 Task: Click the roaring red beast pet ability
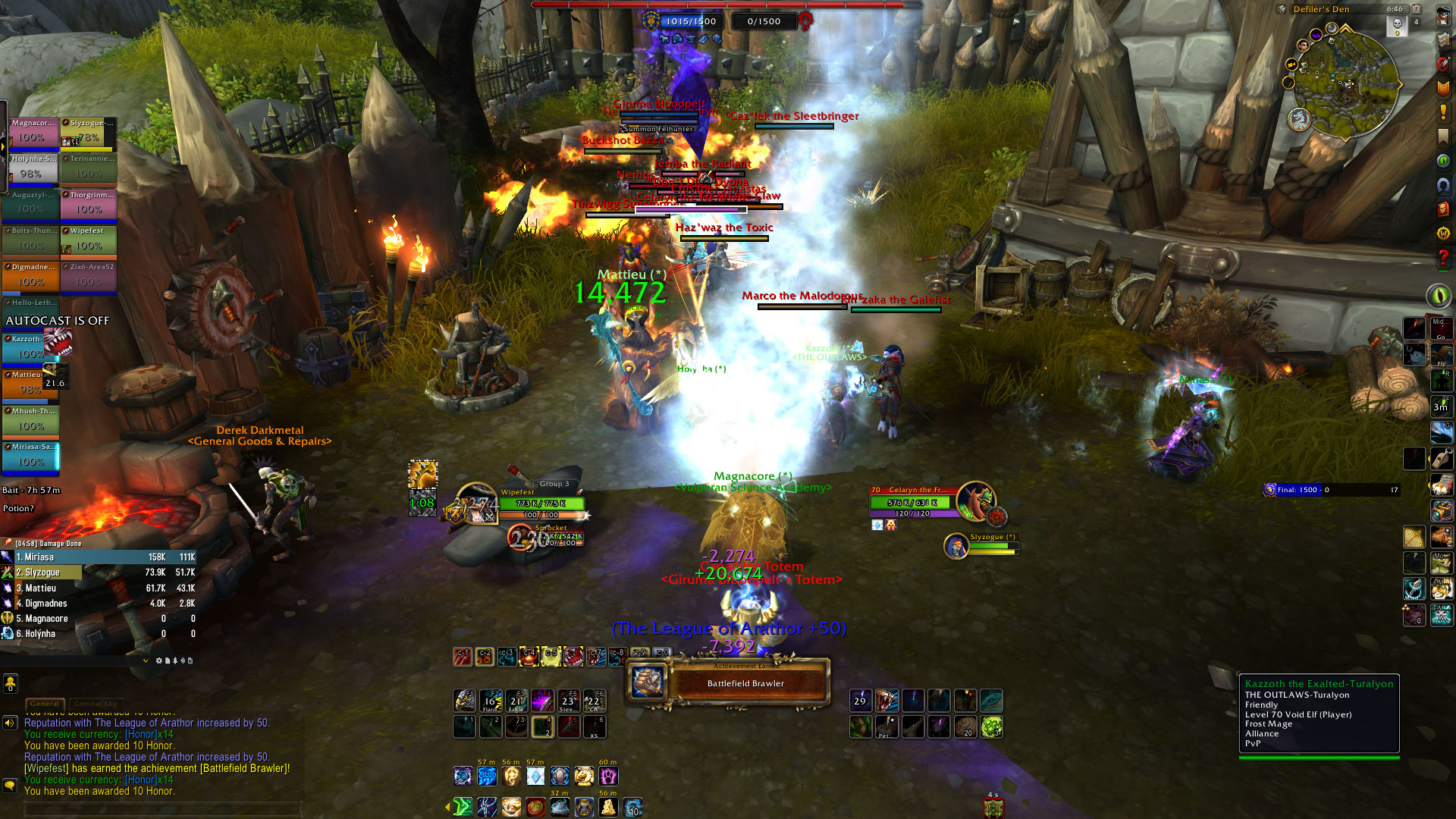tap(886, 700)
